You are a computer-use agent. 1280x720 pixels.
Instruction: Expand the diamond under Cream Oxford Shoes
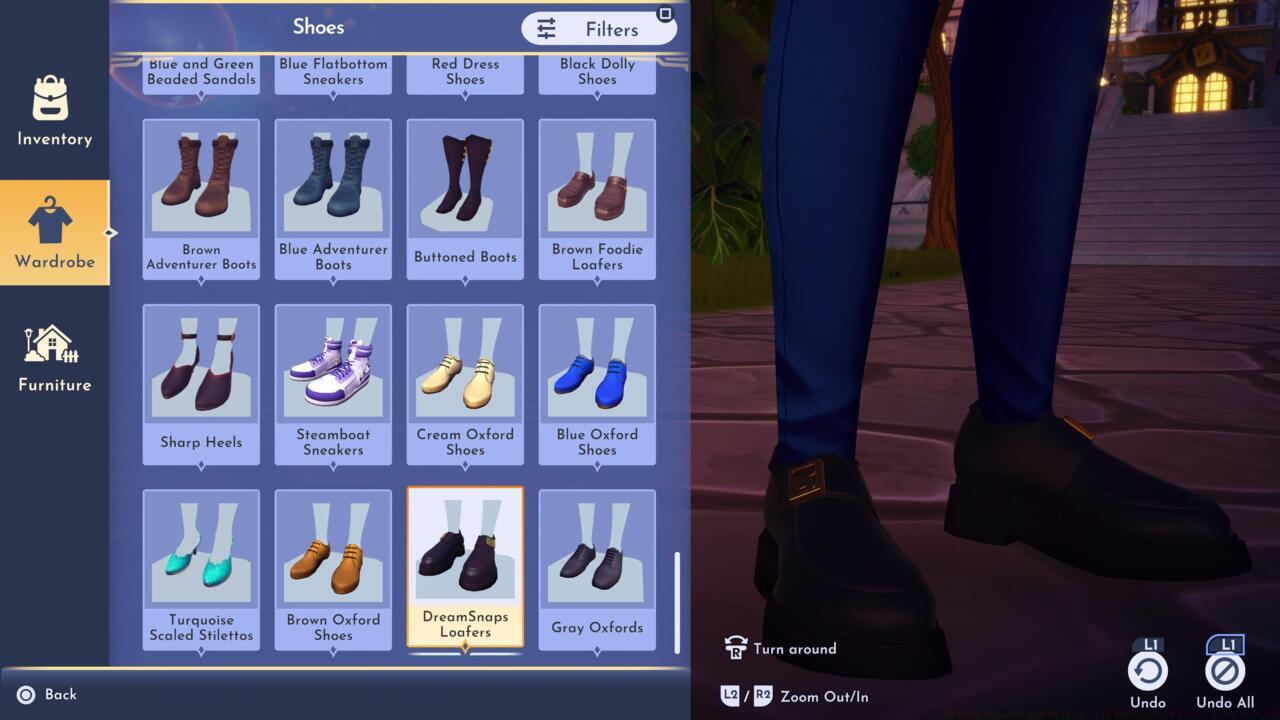[465, 465]
